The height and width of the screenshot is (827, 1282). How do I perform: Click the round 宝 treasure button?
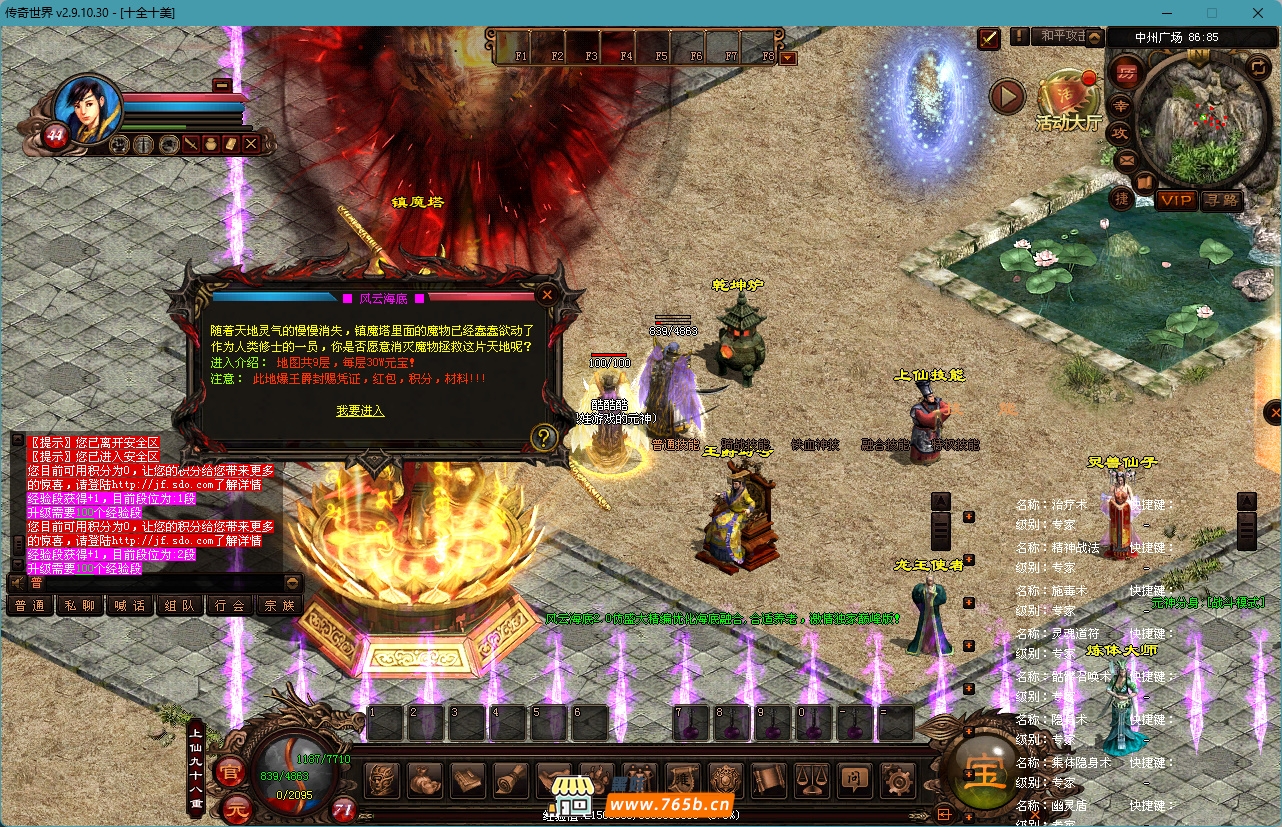pos(985,772)
